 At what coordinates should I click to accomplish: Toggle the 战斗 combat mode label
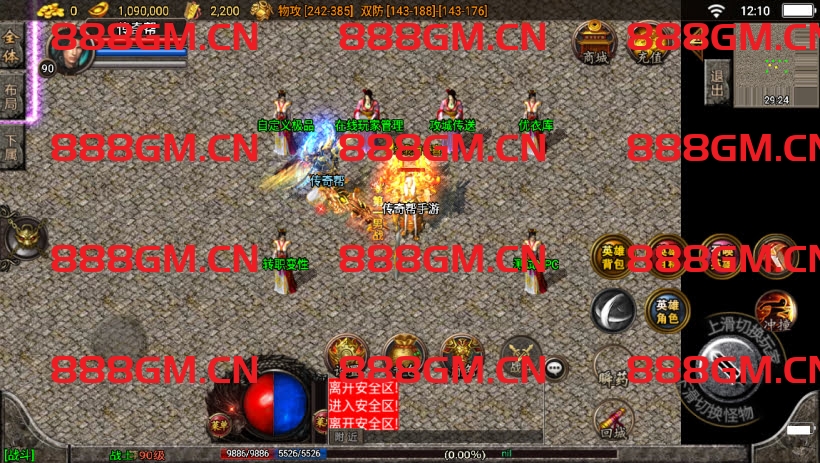[18, 455]
